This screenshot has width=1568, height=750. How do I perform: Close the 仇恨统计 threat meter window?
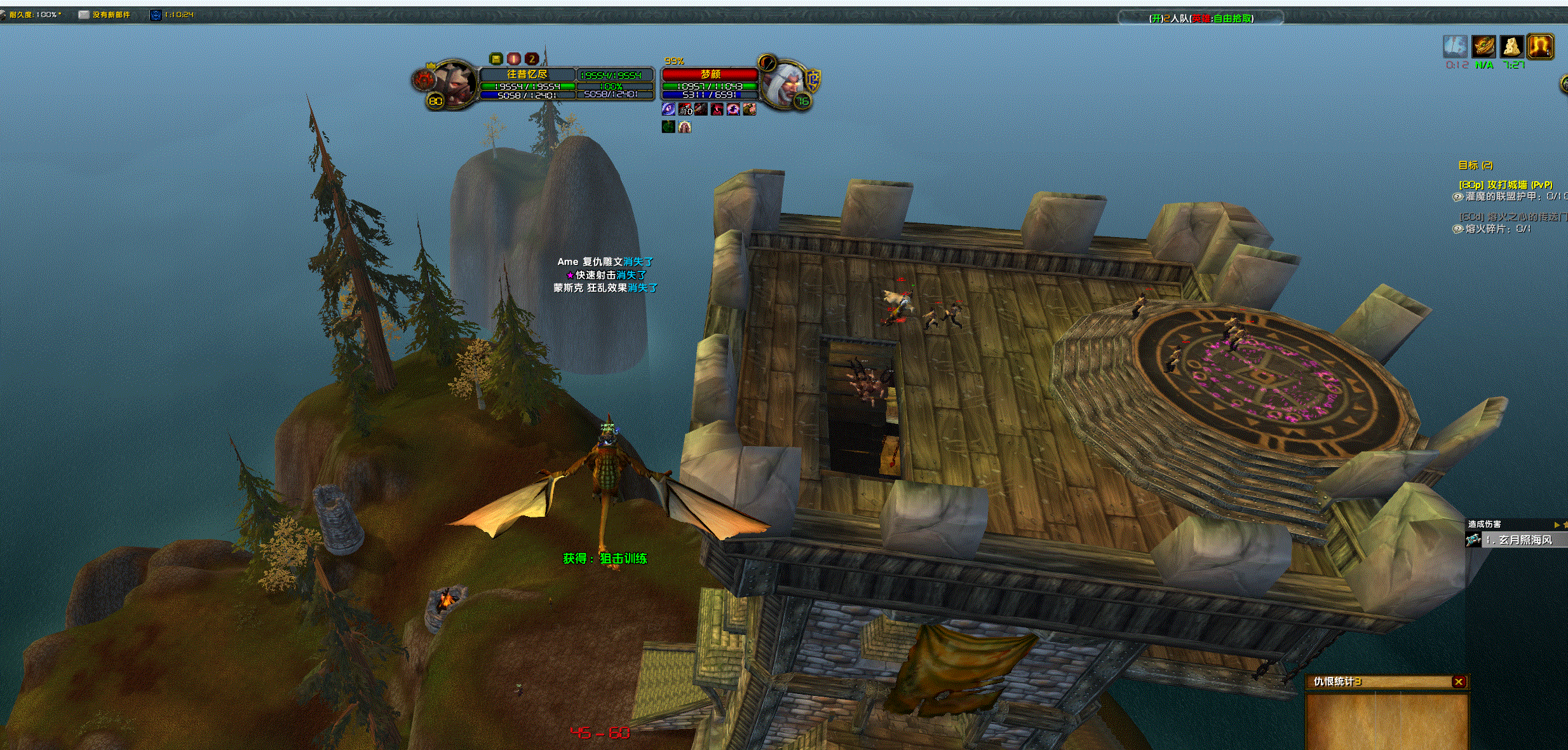tap(1459, 681)
